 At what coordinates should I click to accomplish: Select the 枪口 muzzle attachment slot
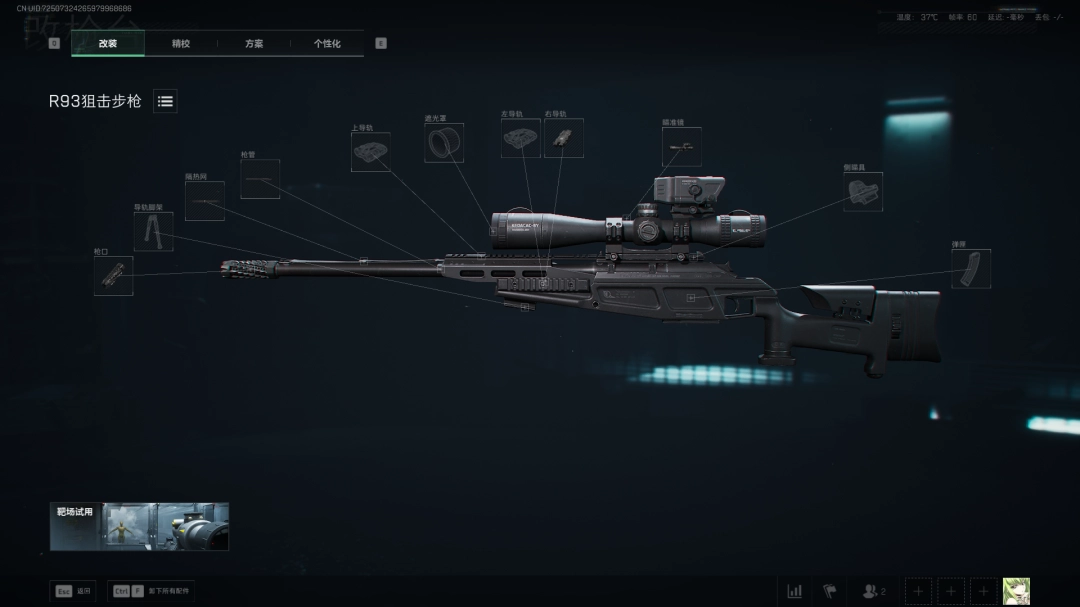113,276
